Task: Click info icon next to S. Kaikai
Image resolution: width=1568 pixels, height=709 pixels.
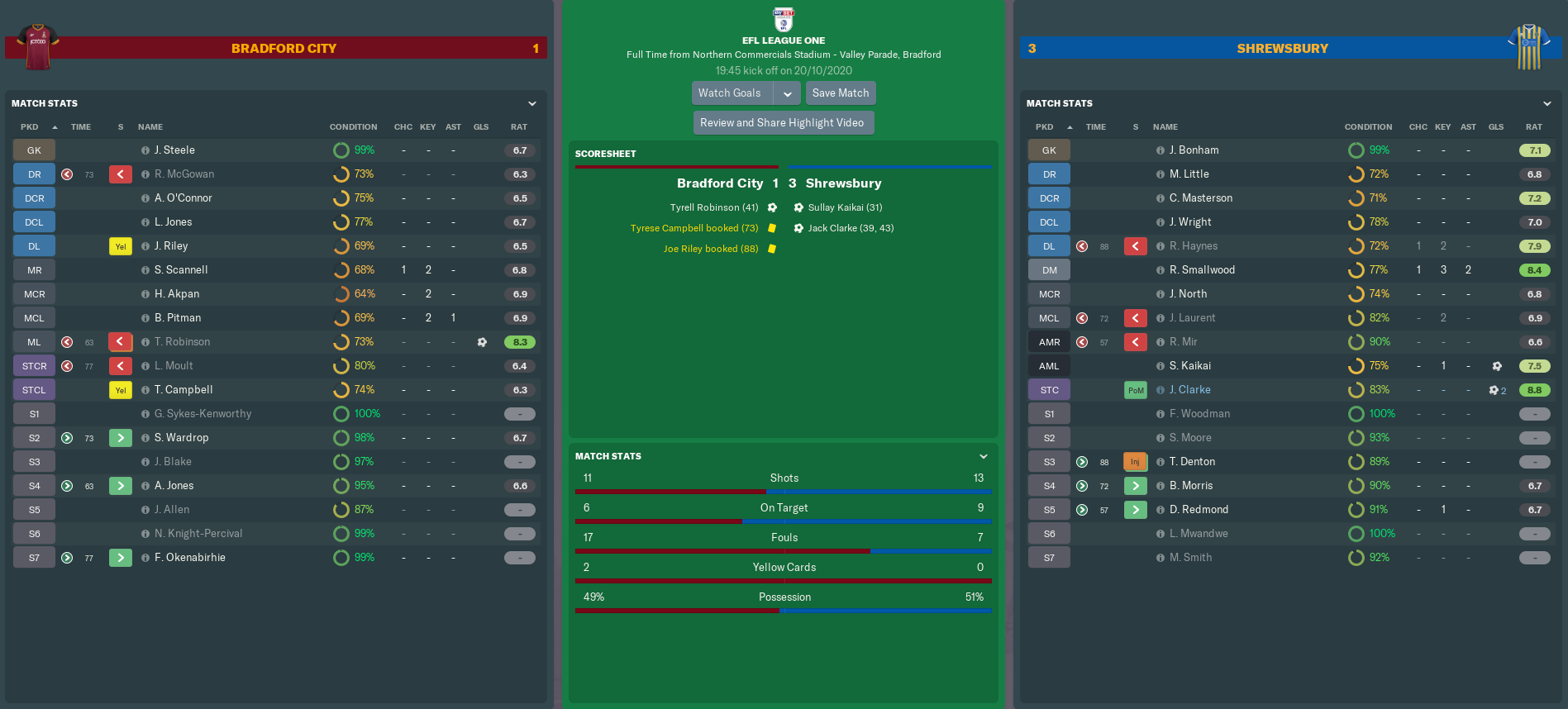Action: pos(1161,366)
